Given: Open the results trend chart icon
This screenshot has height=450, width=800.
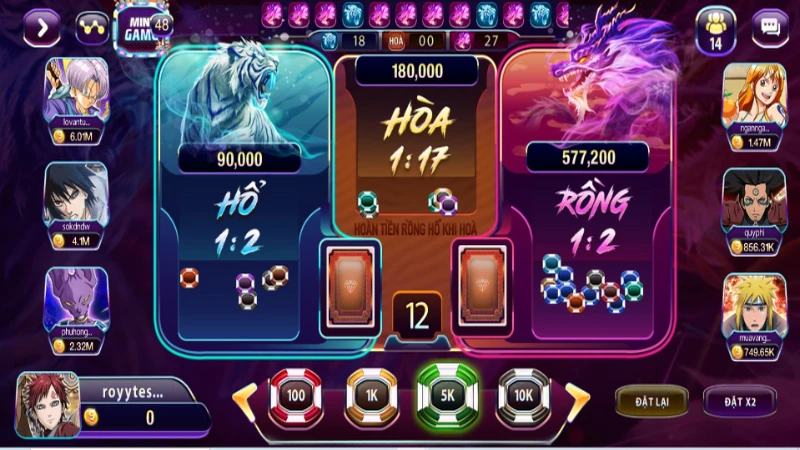Looking at the screenshot, I should (x=92, y=26).
